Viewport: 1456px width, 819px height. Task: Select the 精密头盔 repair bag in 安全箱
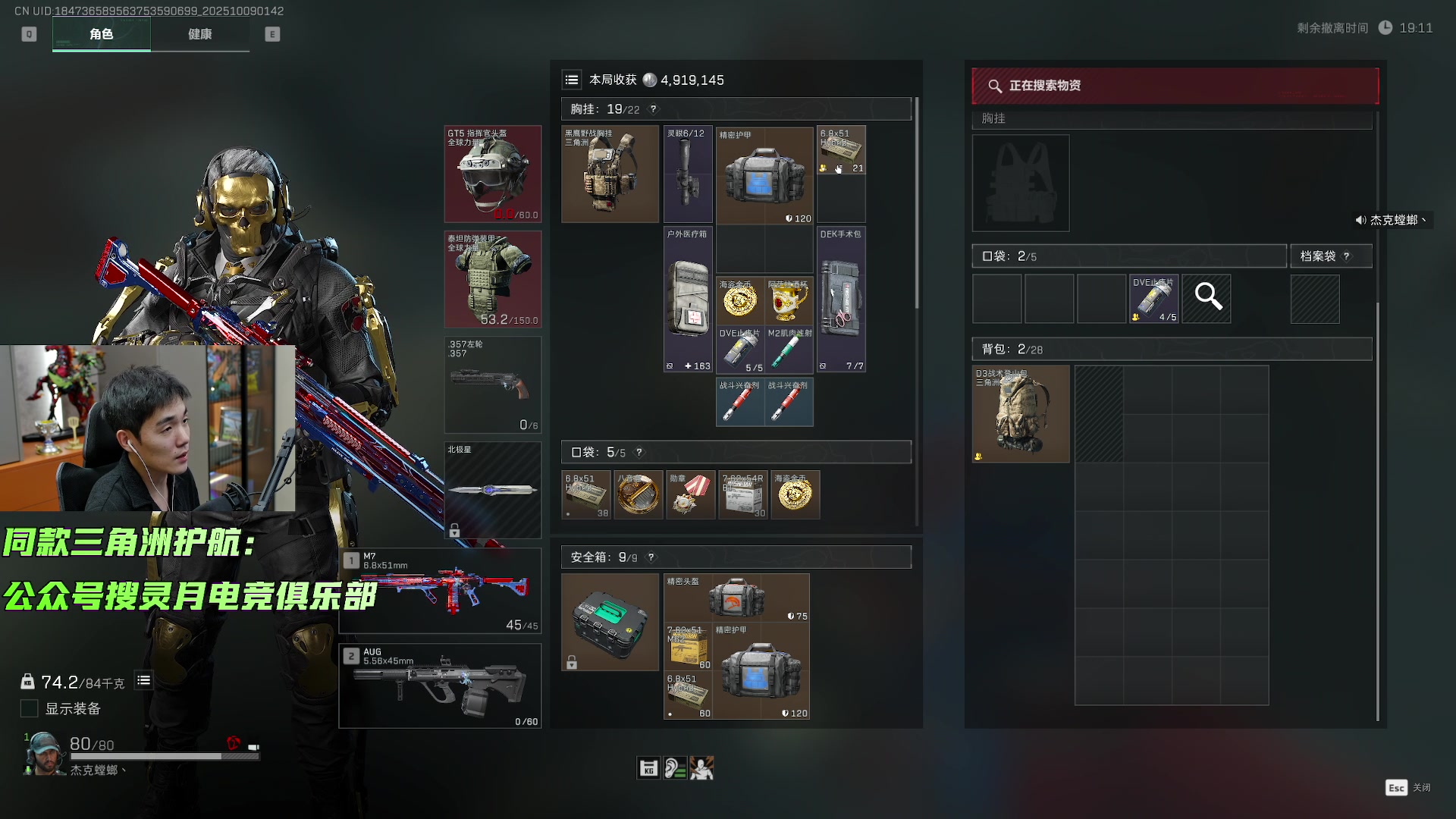(x=736, y=598)
